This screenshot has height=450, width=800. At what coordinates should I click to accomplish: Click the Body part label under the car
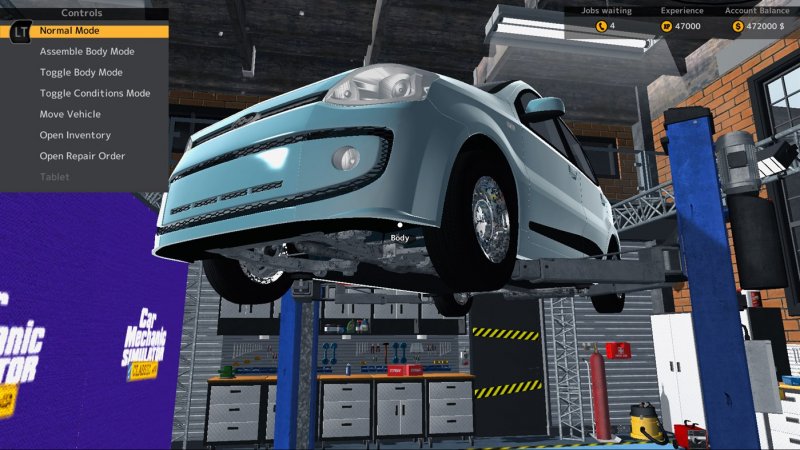400,238
